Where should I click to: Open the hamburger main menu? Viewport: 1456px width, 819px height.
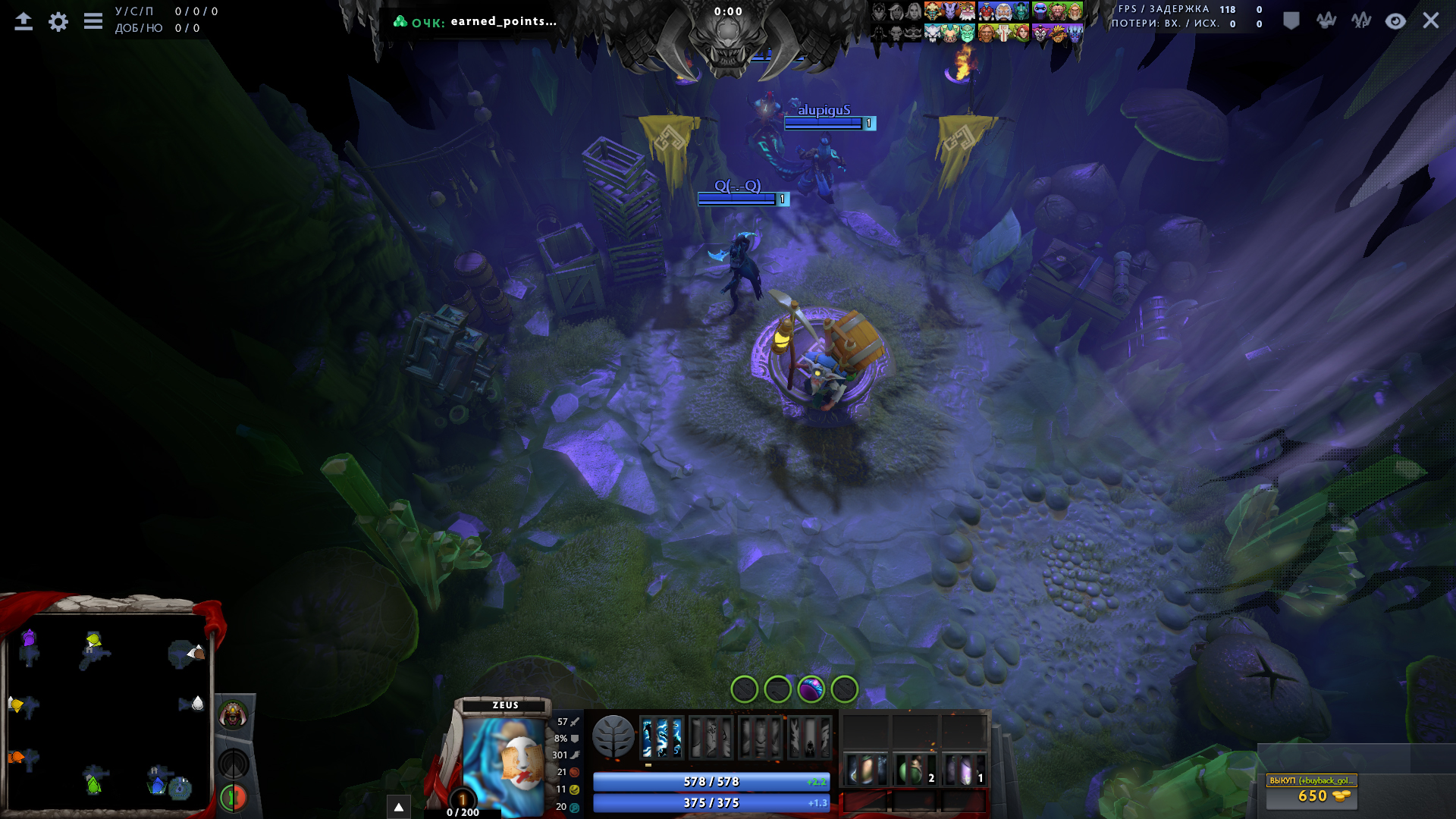[x=93, y=21]
